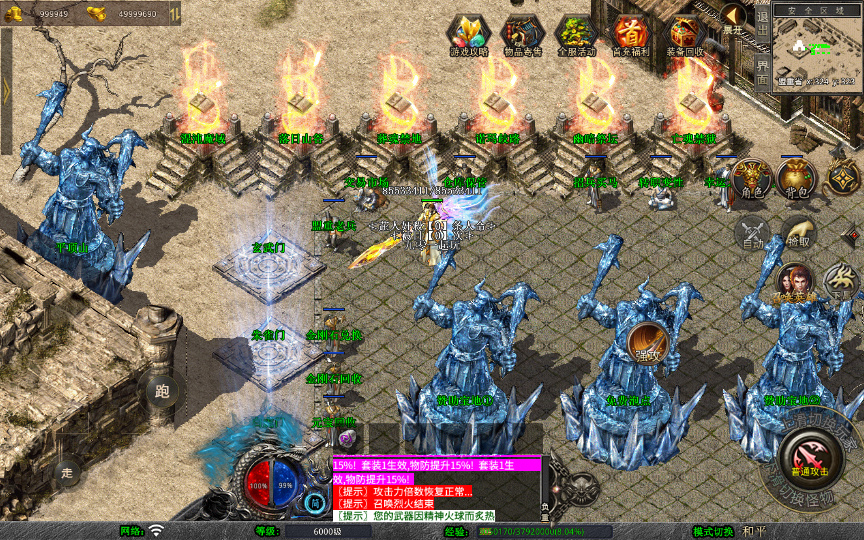
Task: Open the 物品寄售 consignment shop
Action: pos(521,34)
